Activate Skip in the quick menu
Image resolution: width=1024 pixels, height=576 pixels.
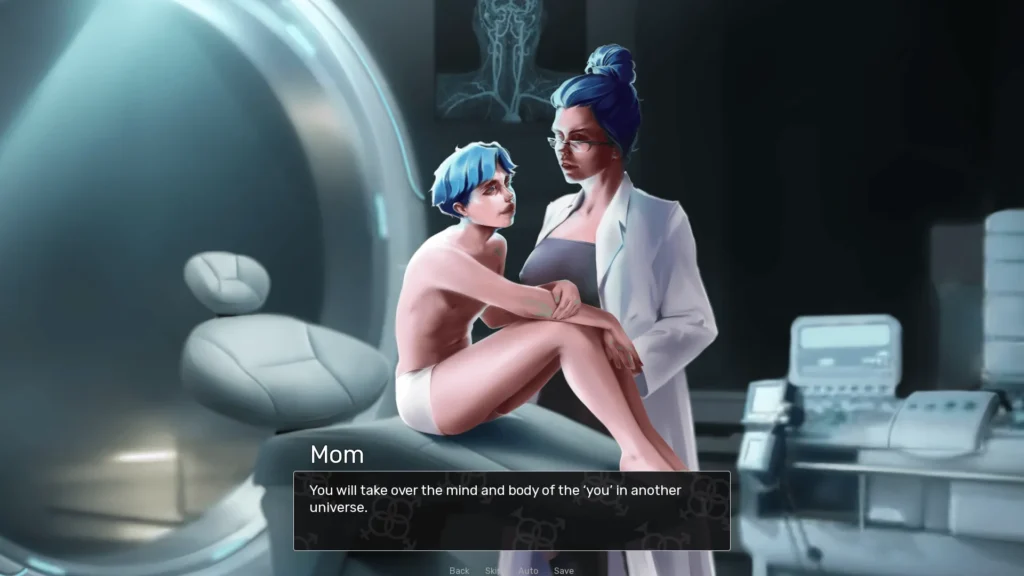[494, 570]
